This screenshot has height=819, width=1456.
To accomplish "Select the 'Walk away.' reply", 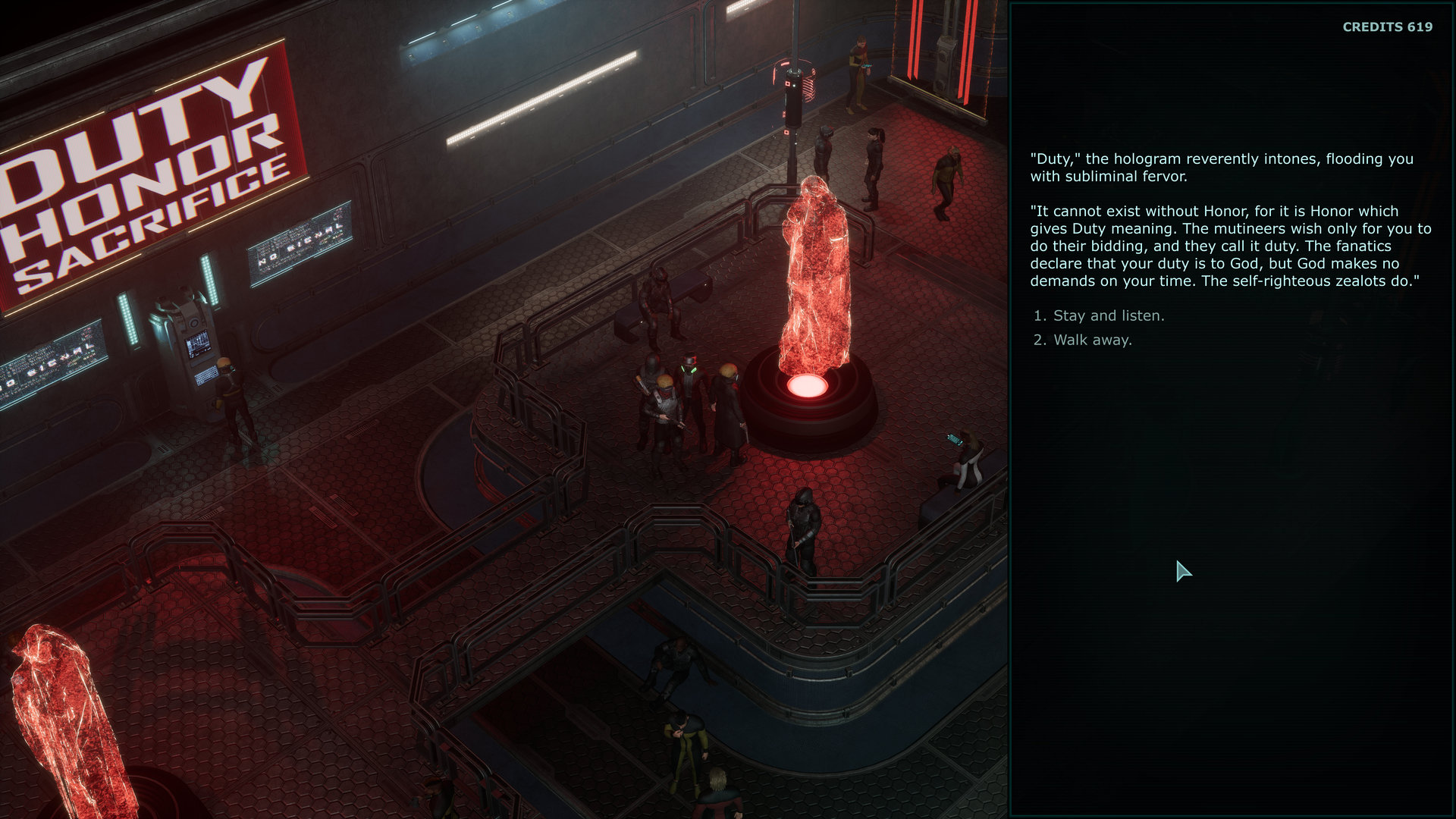I will click(1092, 340).
